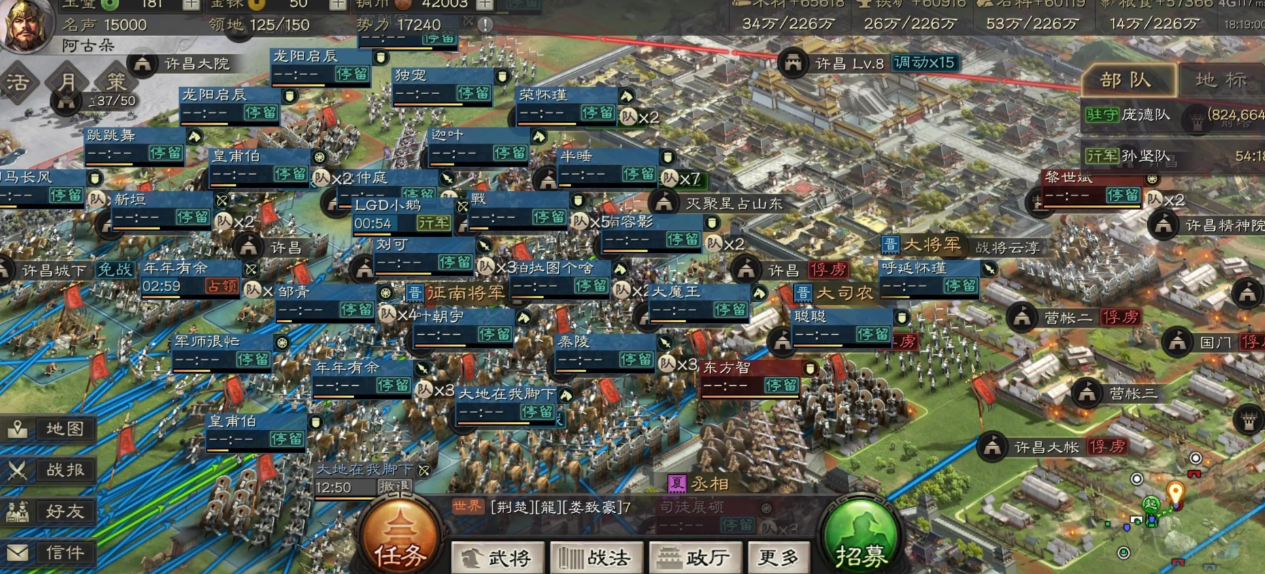Open the 地图 map menu
The width and height of the screenshot is (1265, 574).
click(50, 429)
